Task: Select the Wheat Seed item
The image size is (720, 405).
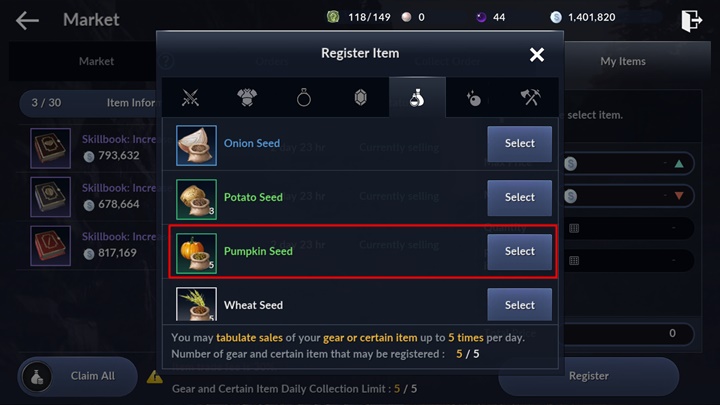Action: (x=519, y=305)
